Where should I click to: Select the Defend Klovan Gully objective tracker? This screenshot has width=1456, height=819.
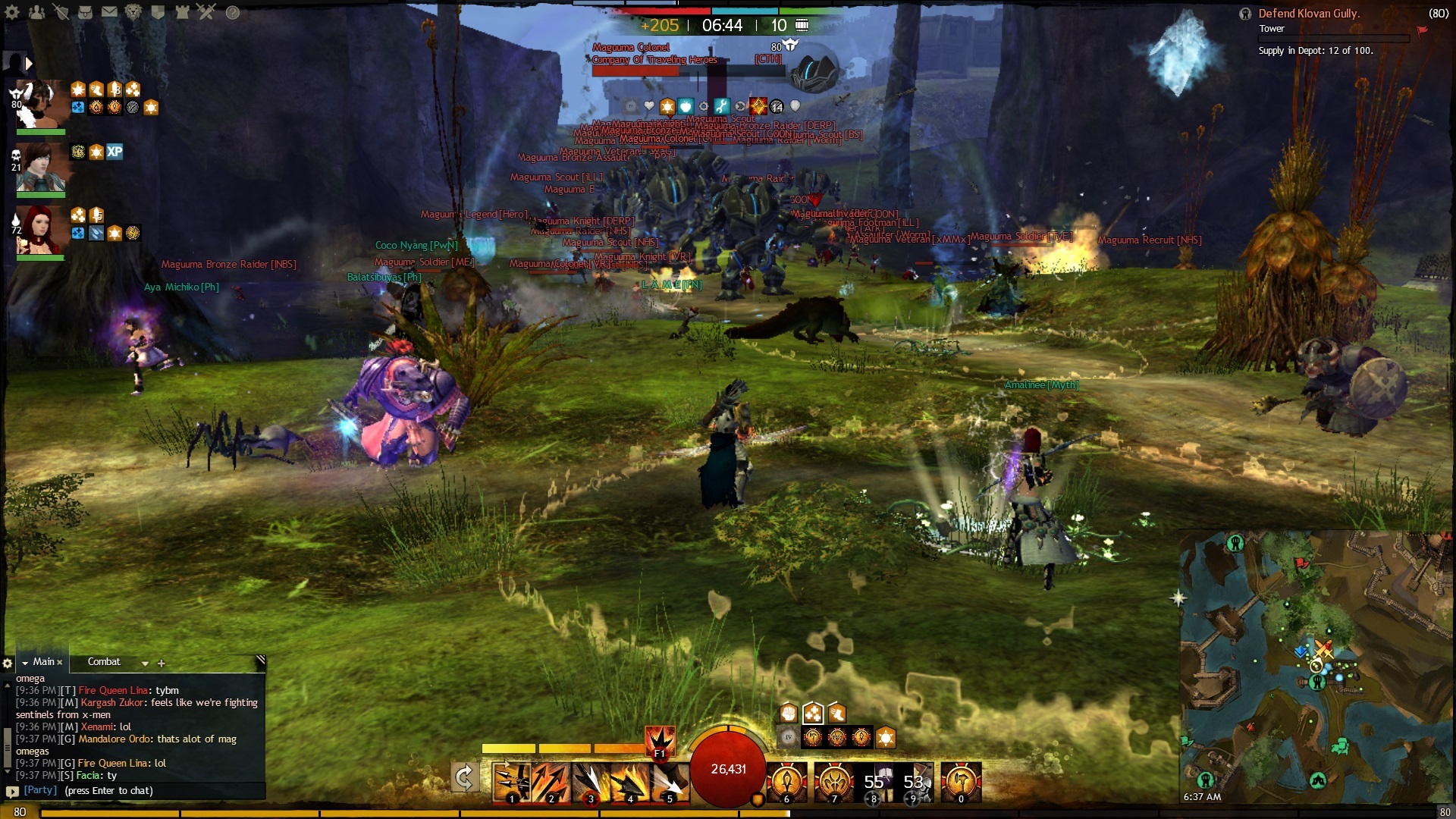[x=1309, y=14]
